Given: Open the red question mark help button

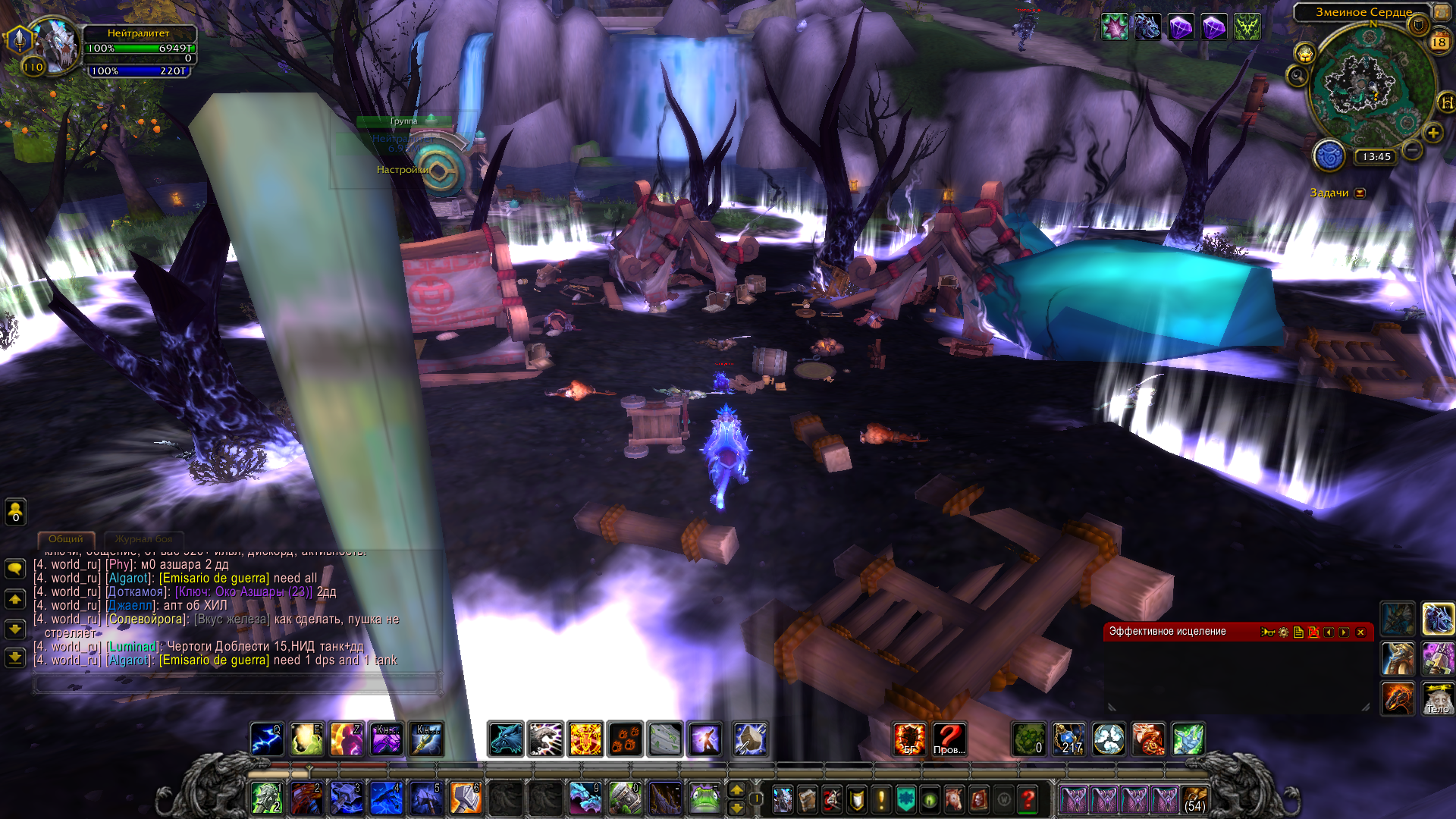Looking at the screenshot, I should point(1028,799).
